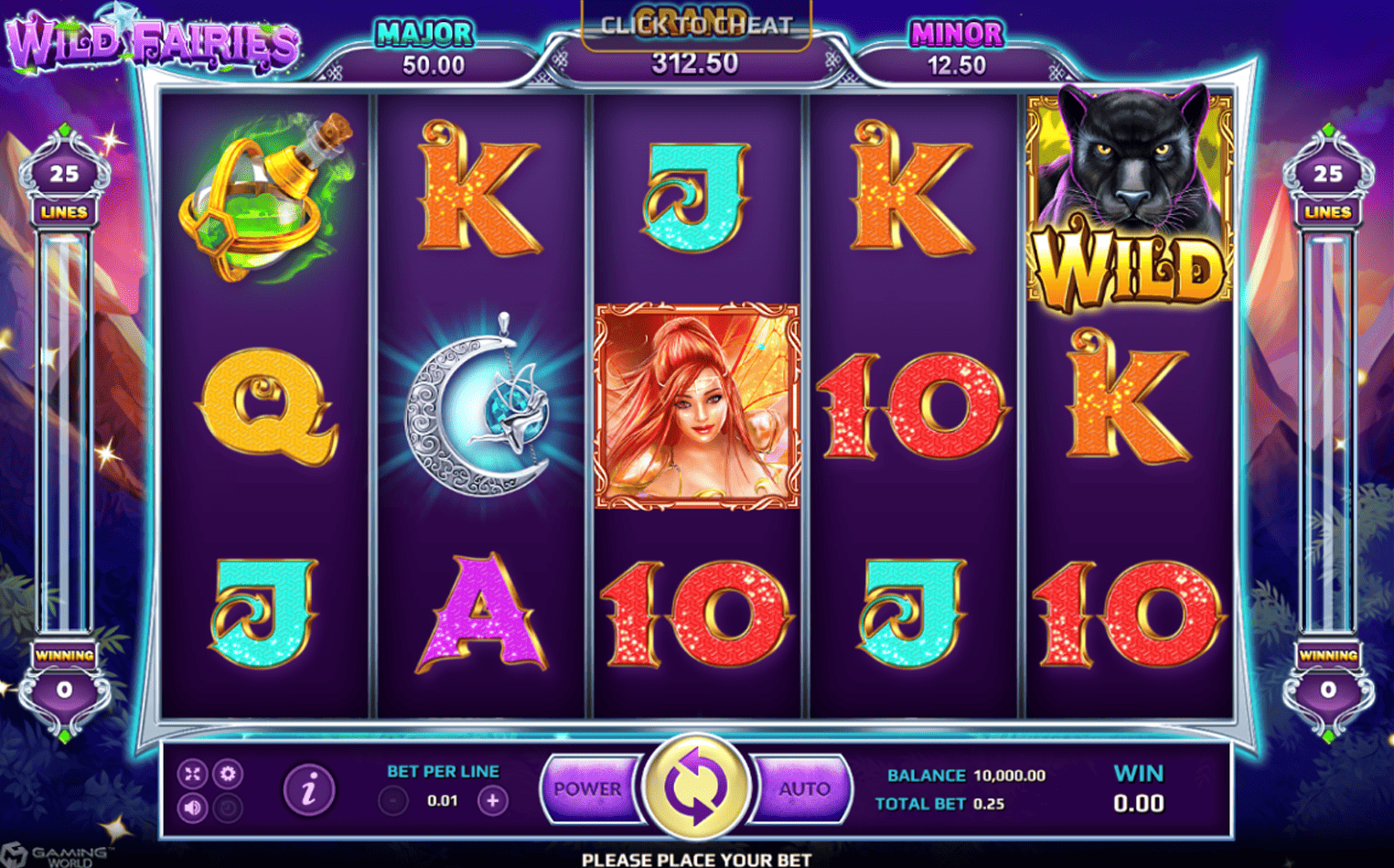Screen dimensions: 1394x868
Task: Spin the reels with the center button
Action: tap(696, 787)
